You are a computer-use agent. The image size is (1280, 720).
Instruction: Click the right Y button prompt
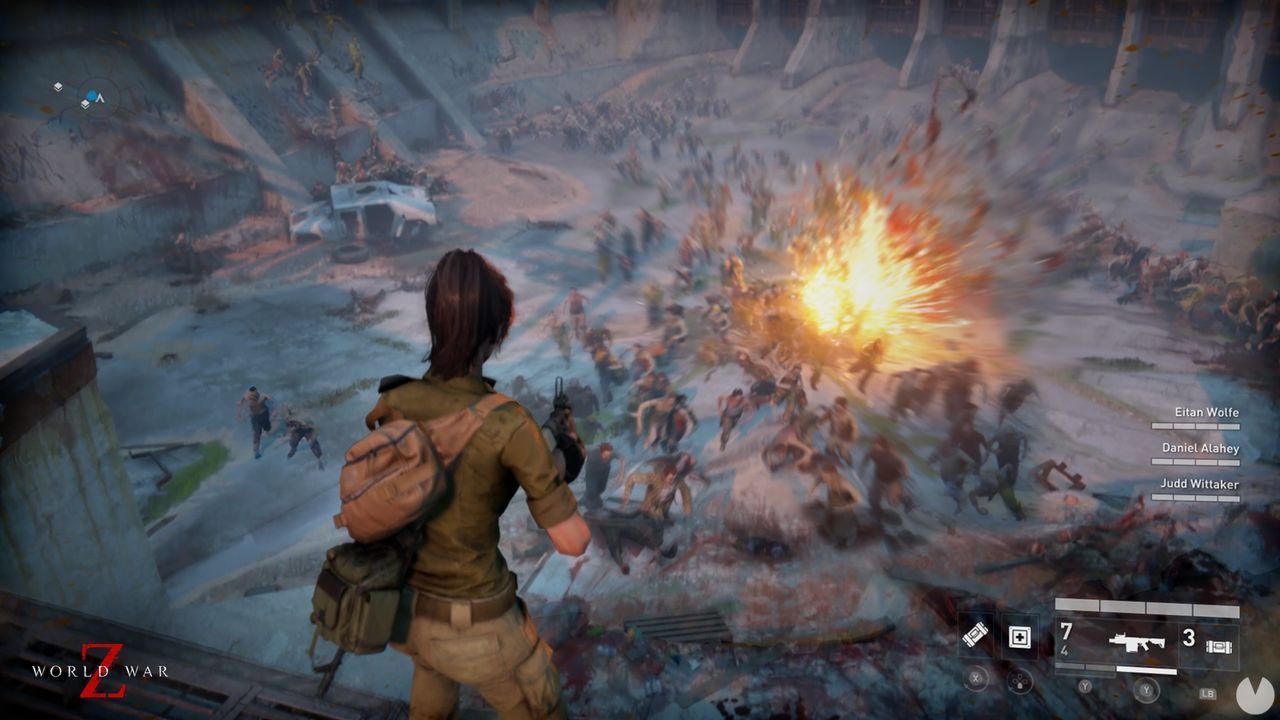pos(1146,690)
